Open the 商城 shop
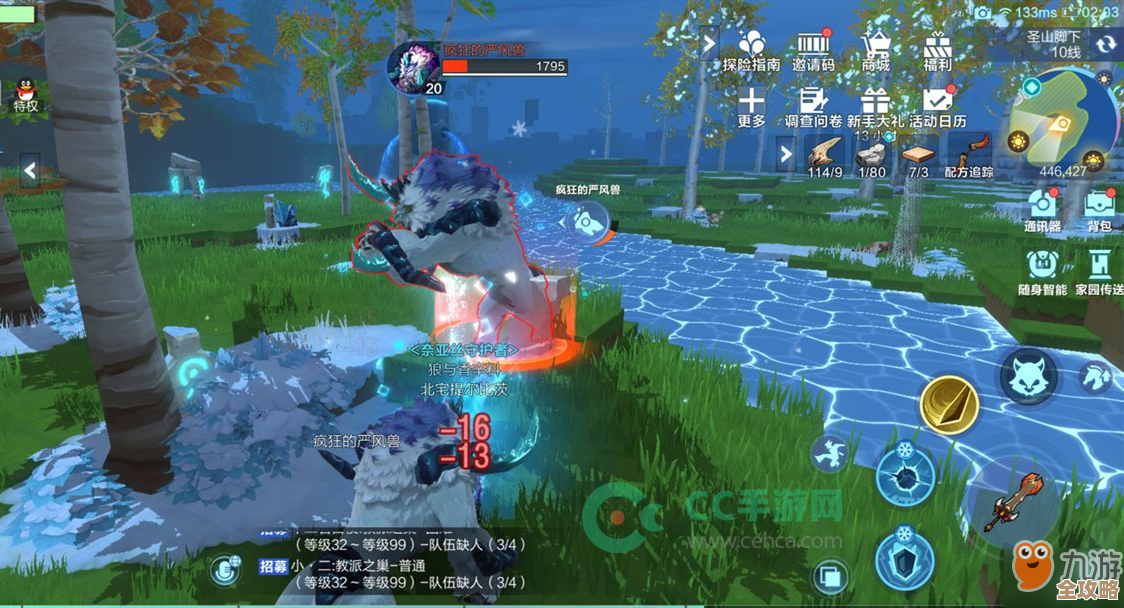Screen dimensions: 1124x608 pyautogui.click(x=876, y=49)
